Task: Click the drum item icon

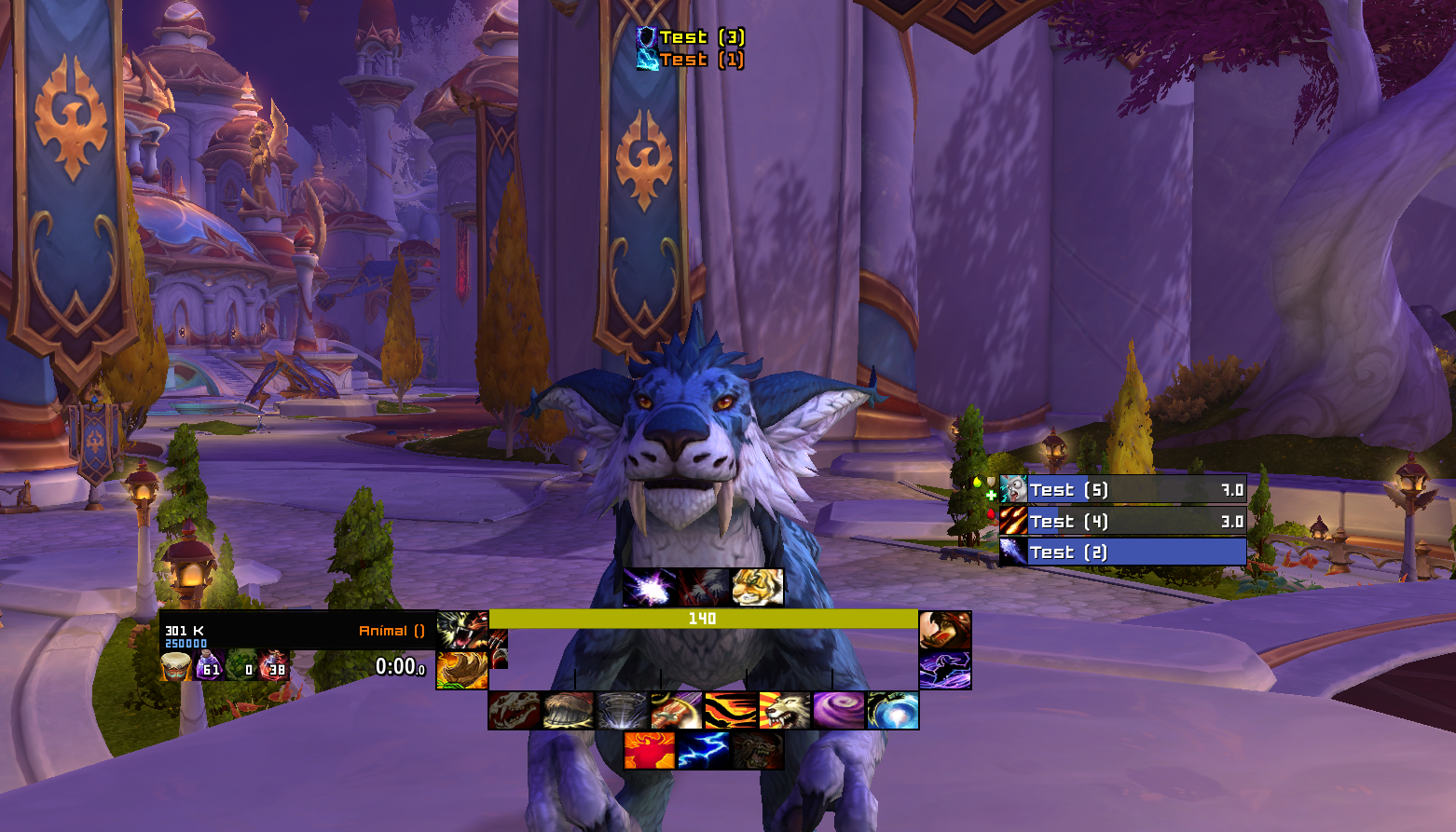Action: click(x=175, y=666)
